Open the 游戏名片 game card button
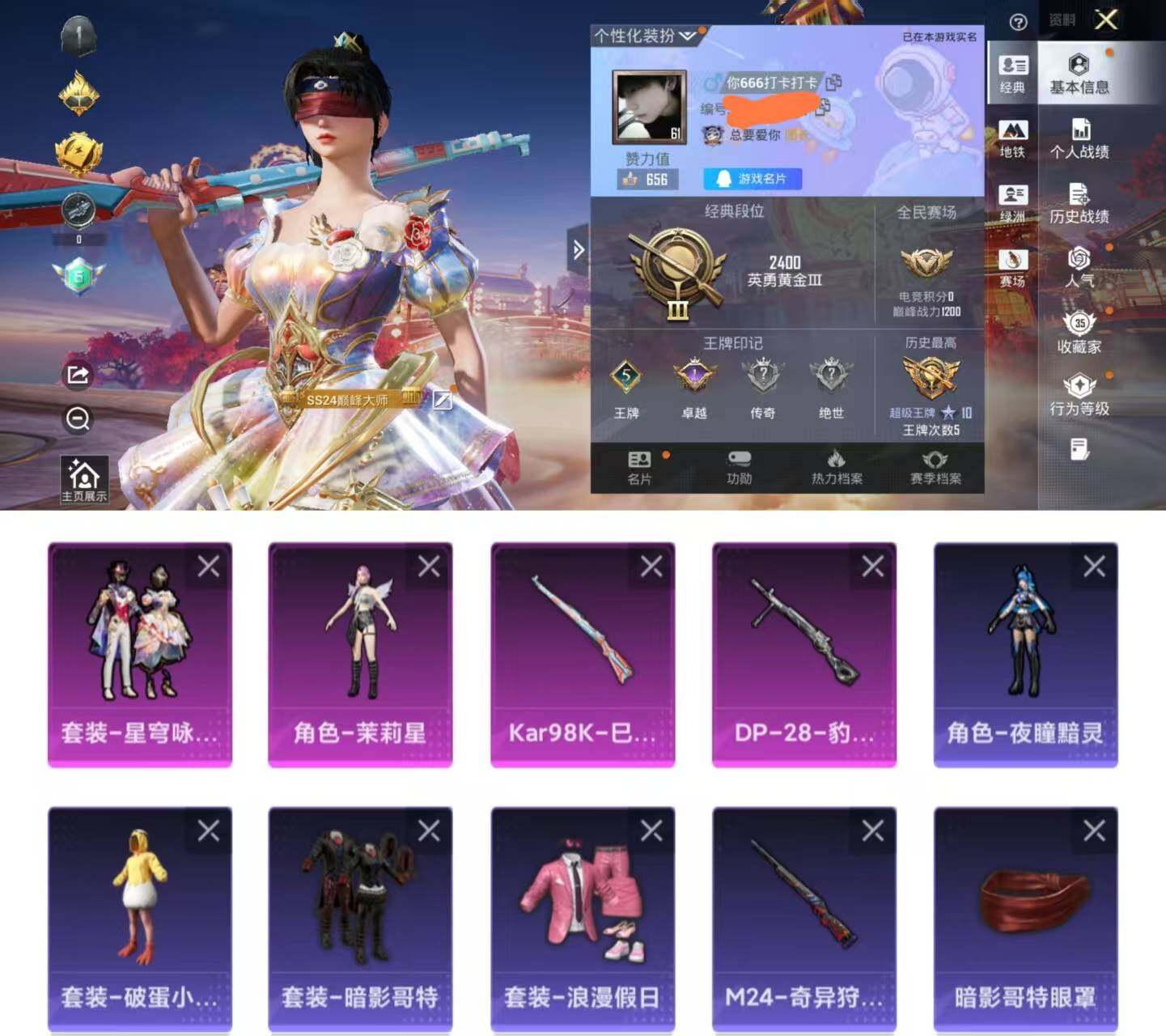The image size is (1166, 1036). 753,179
